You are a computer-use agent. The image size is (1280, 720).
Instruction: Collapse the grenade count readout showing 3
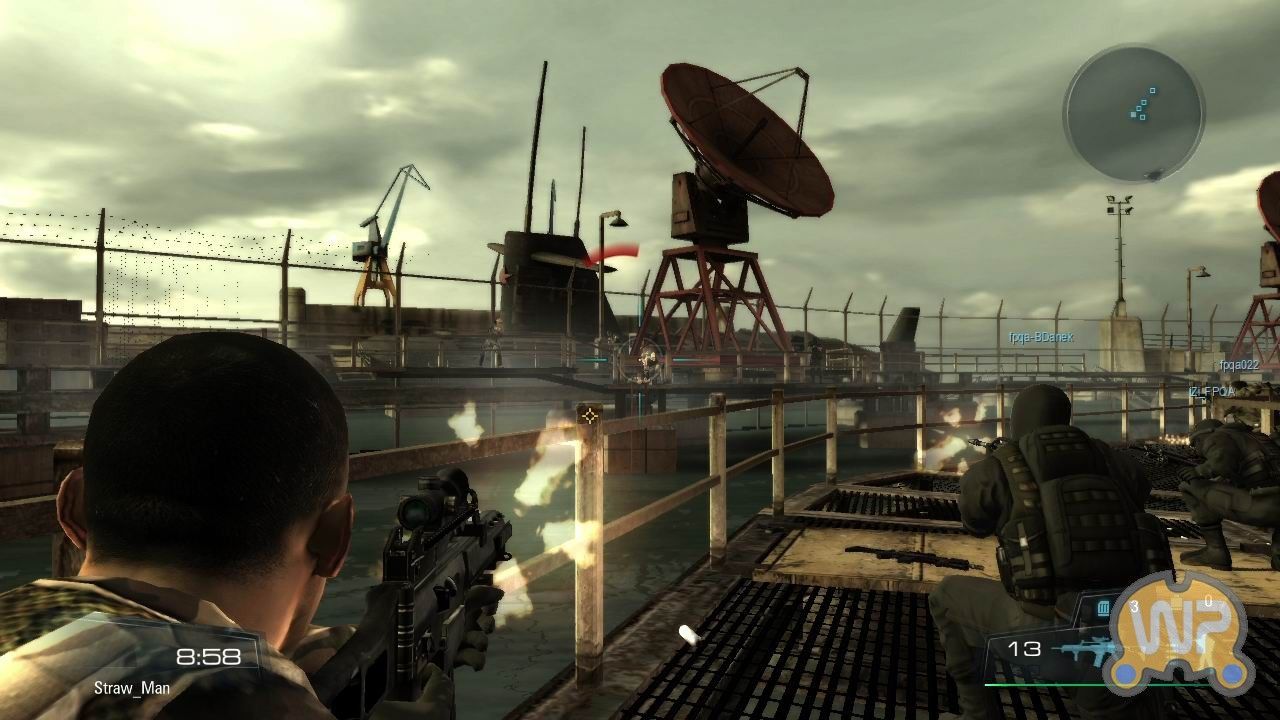click(1134, 606)
